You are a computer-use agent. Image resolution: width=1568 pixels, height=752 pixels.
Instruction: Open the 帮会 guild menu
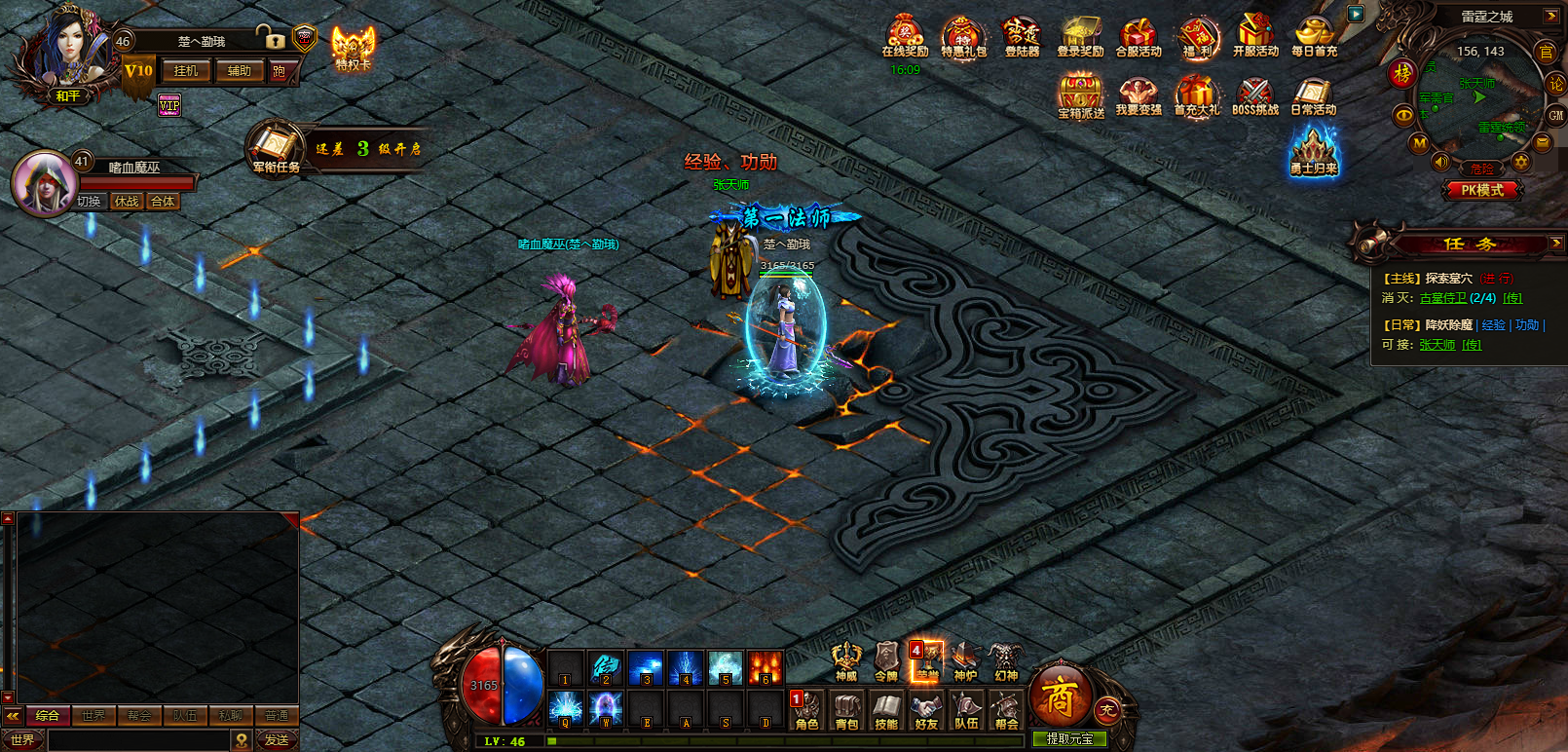tap(1006, 710)
